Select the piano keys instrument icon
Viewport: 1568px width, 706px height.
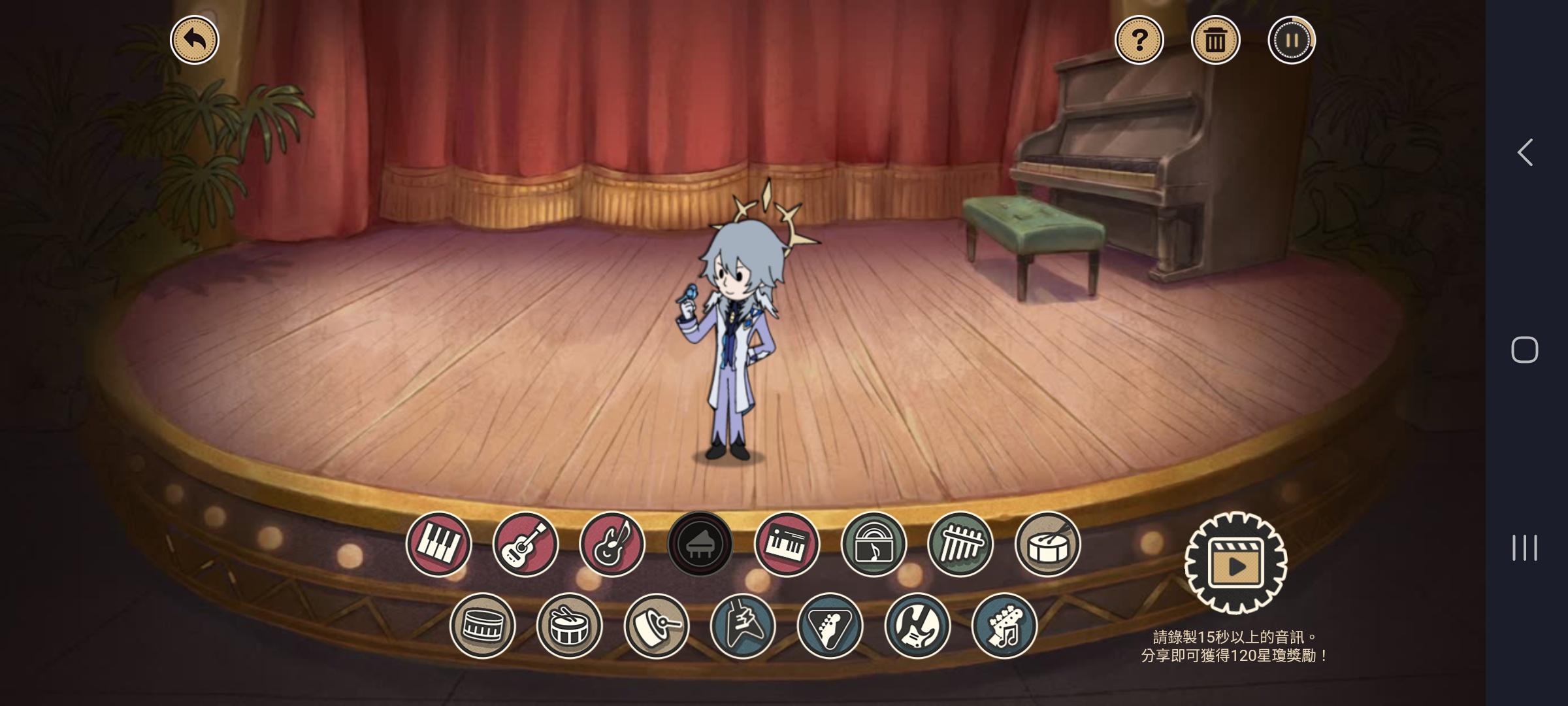pos(438,544)
